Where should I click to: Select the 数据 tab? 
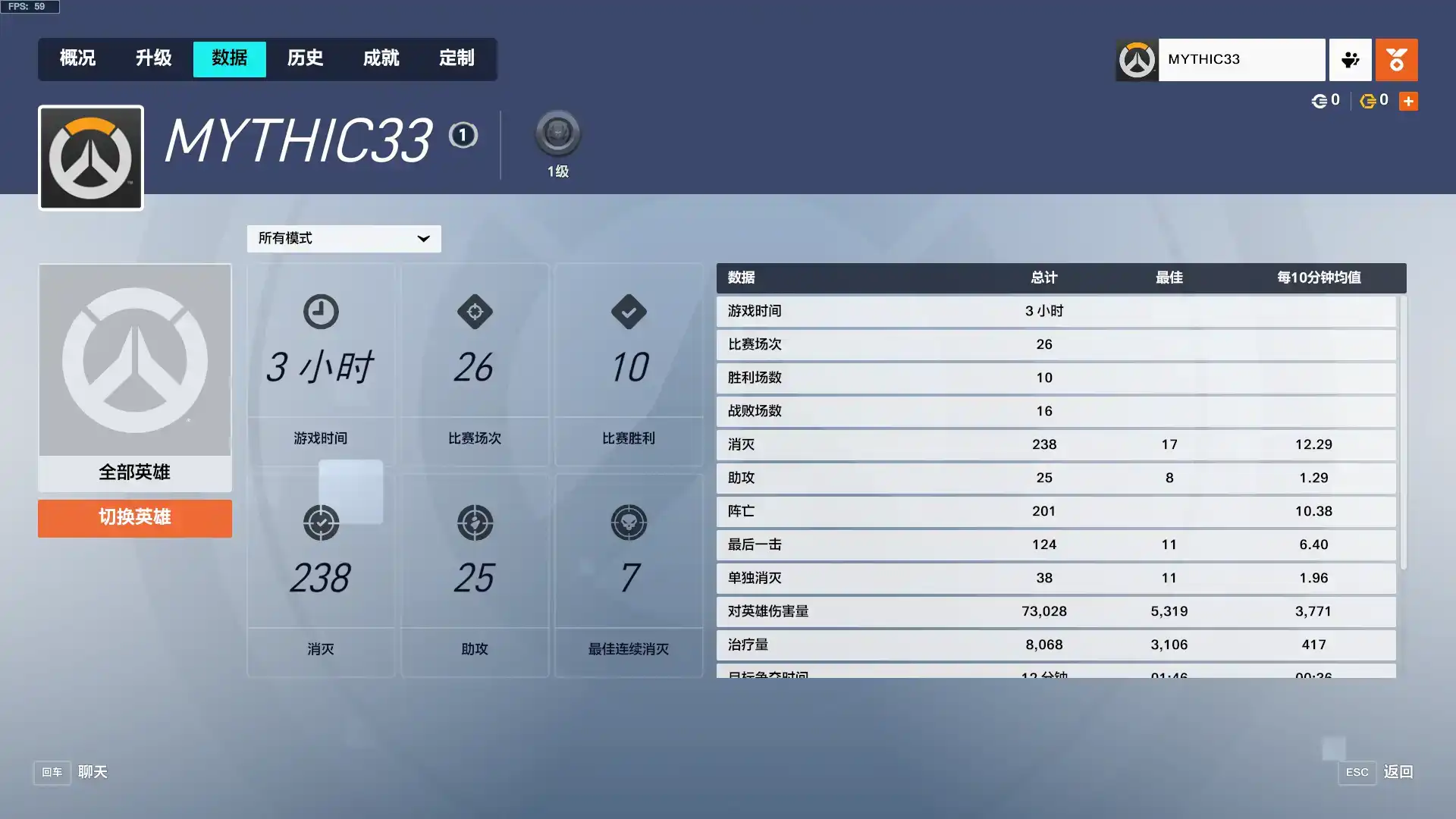229,58
